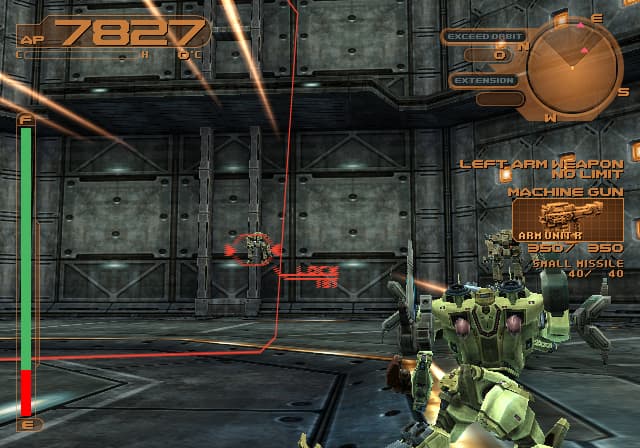This screenshot has height=448, width=640.
Task: Activate the Extension indicator
Action: point(484,81)
